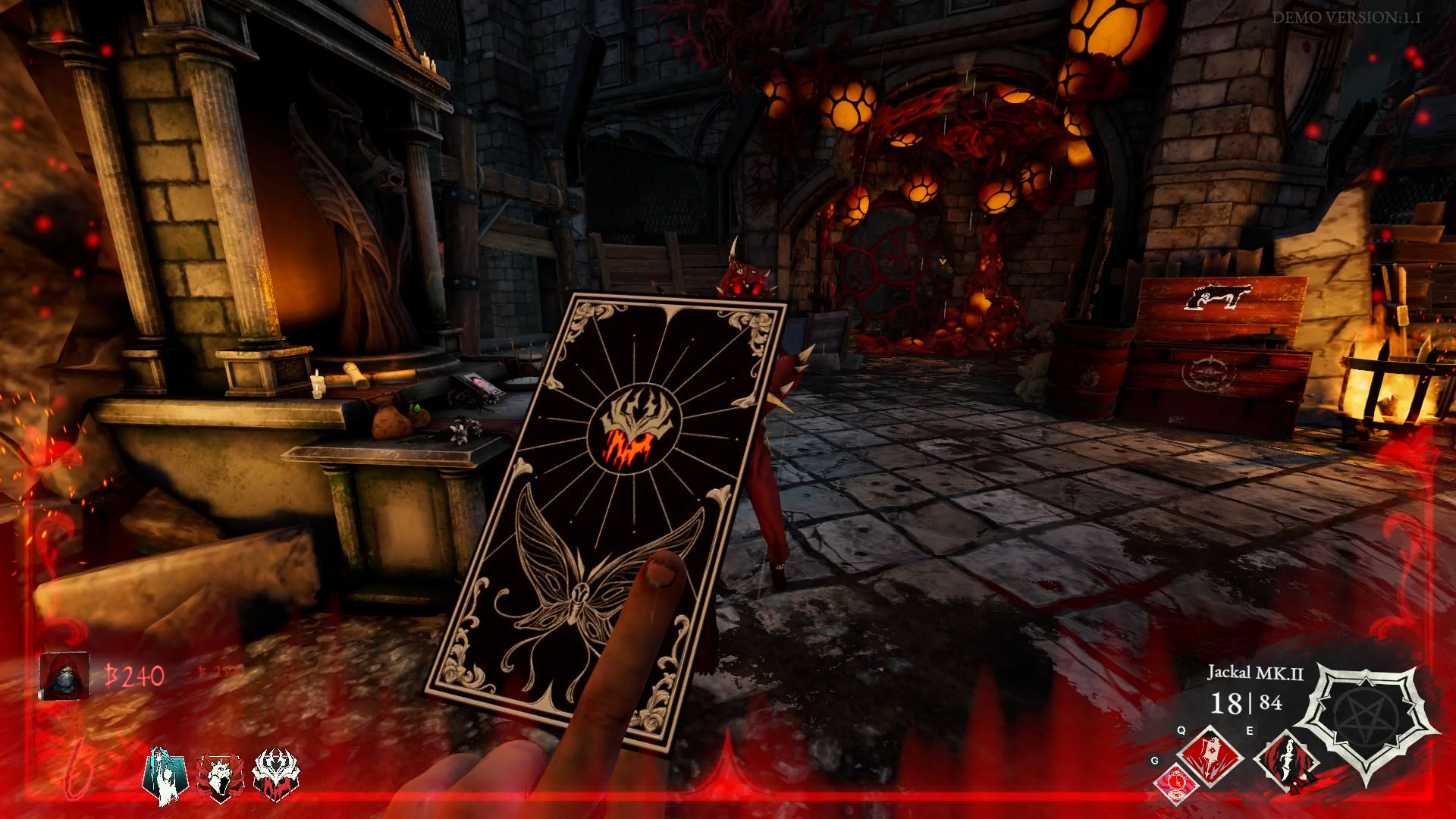Click the red hook symbol near the frame
The image size is (1456, 819).
click(x=78, y=770)
